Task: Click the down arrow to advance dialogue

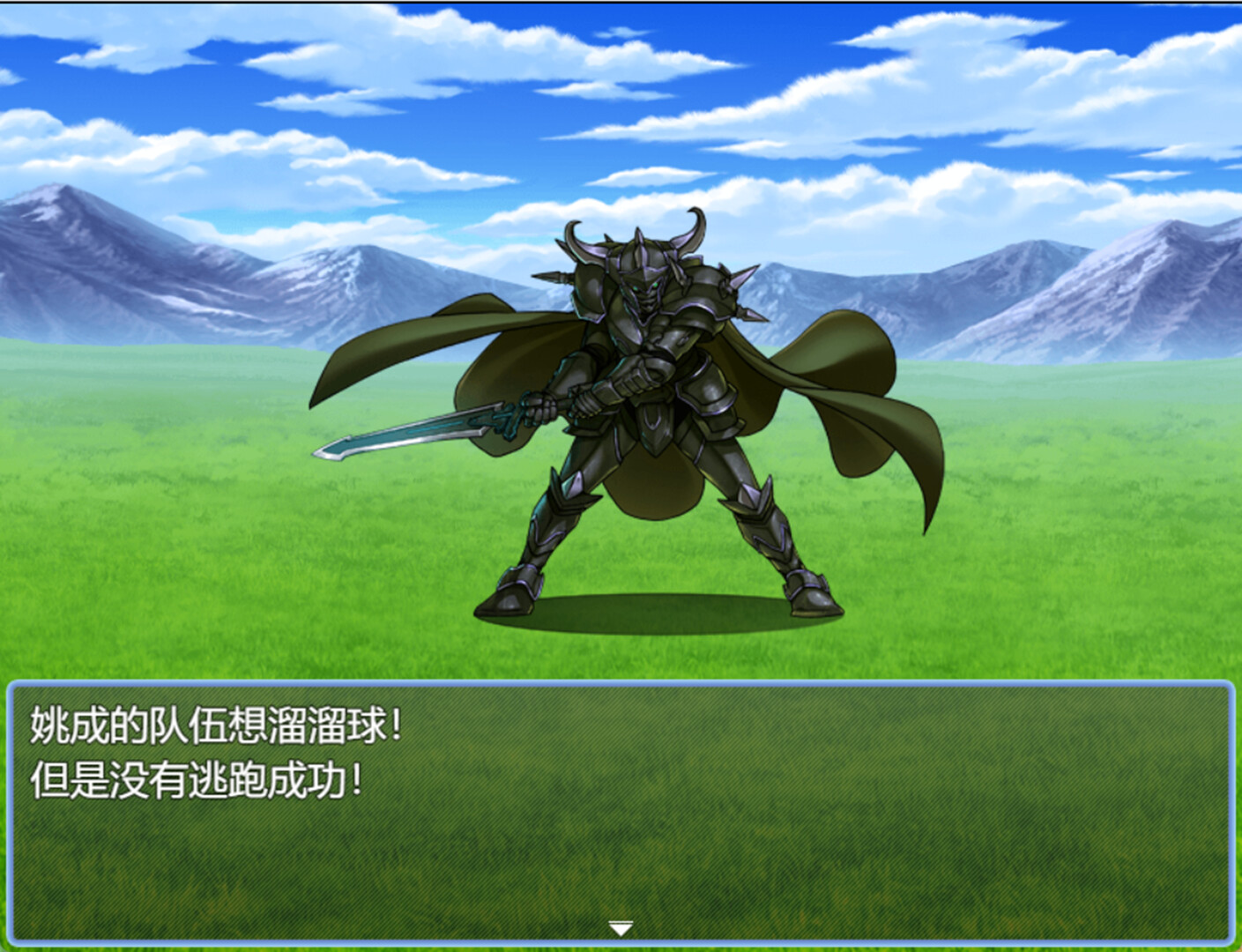Action: (621, 928)
